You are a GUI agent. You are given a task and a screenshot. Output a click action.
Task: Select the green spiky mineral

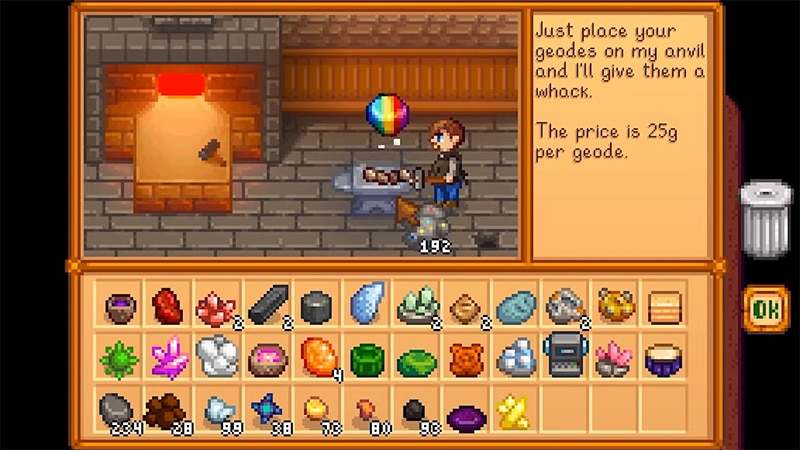coord(119,357)
